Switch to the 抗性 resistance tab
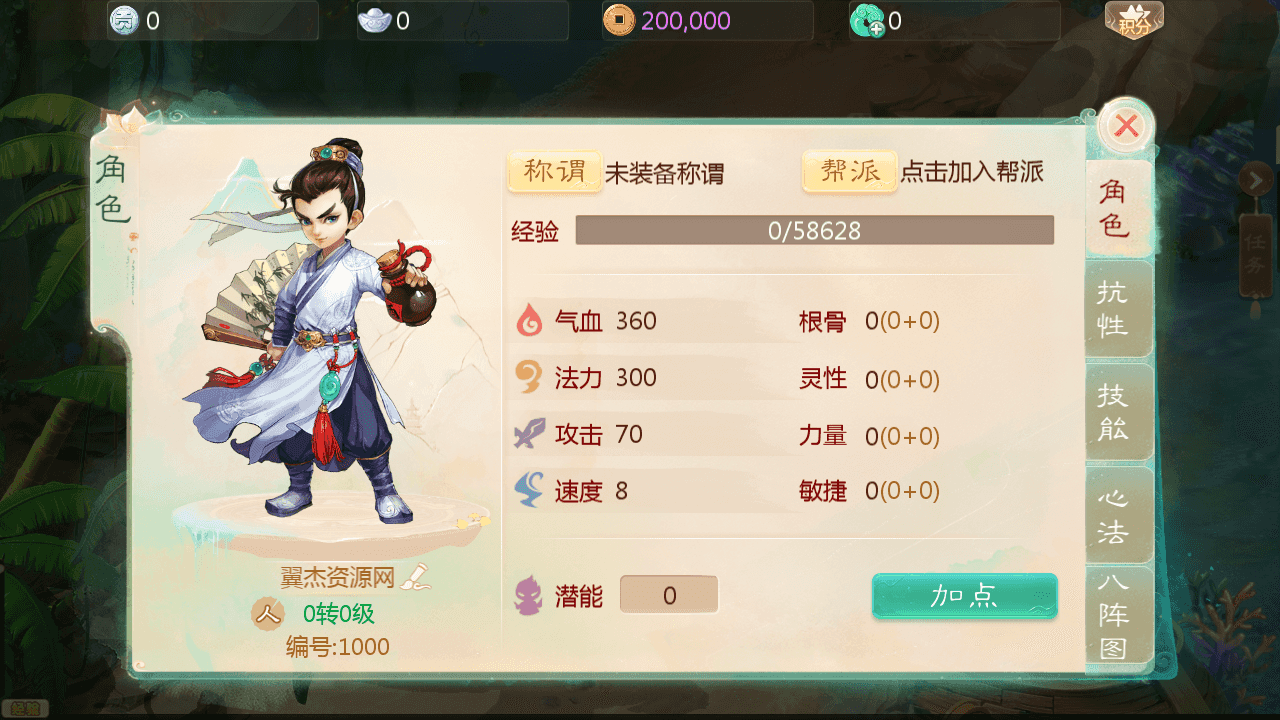This screenshot has width=1280, height=720. tap(1114, 308)
